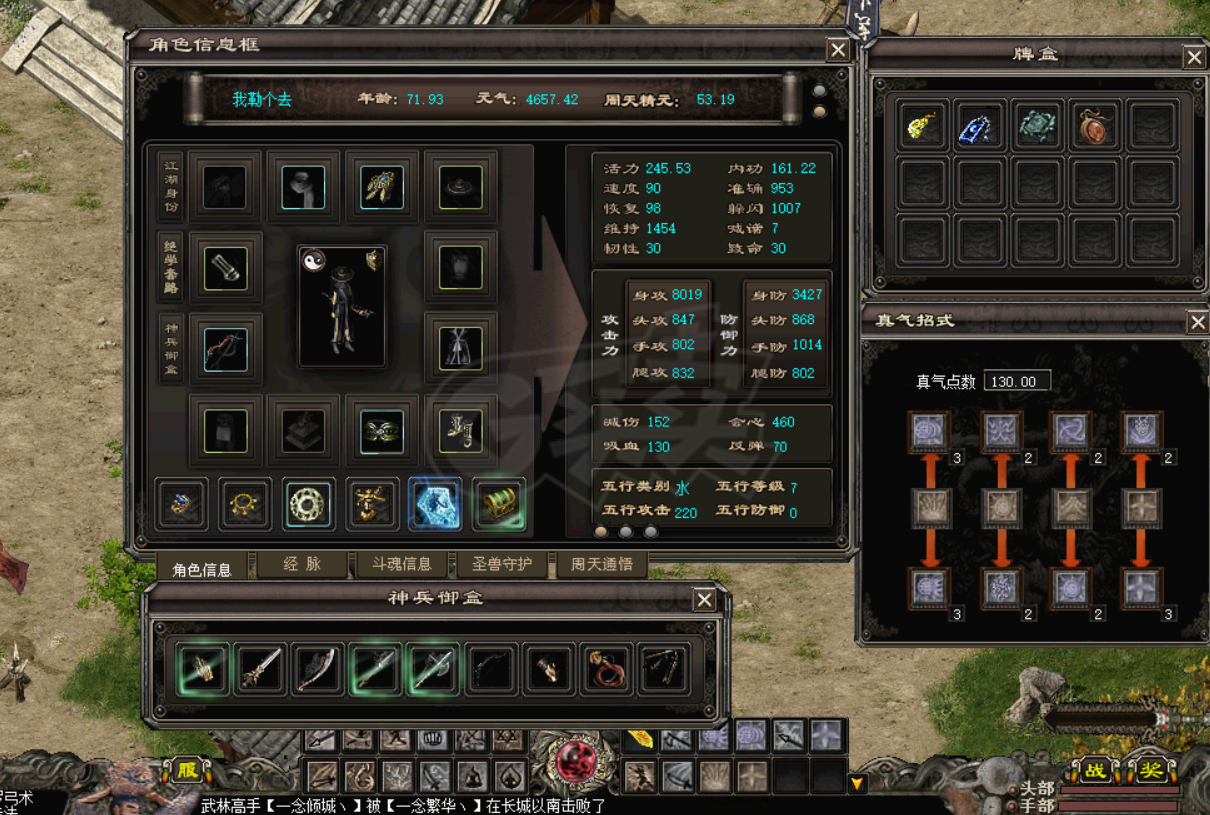The width and height of the screenshot is (1210, 815).
Task: Select the blue gem token in 牌盒
Action: [979, 125]
